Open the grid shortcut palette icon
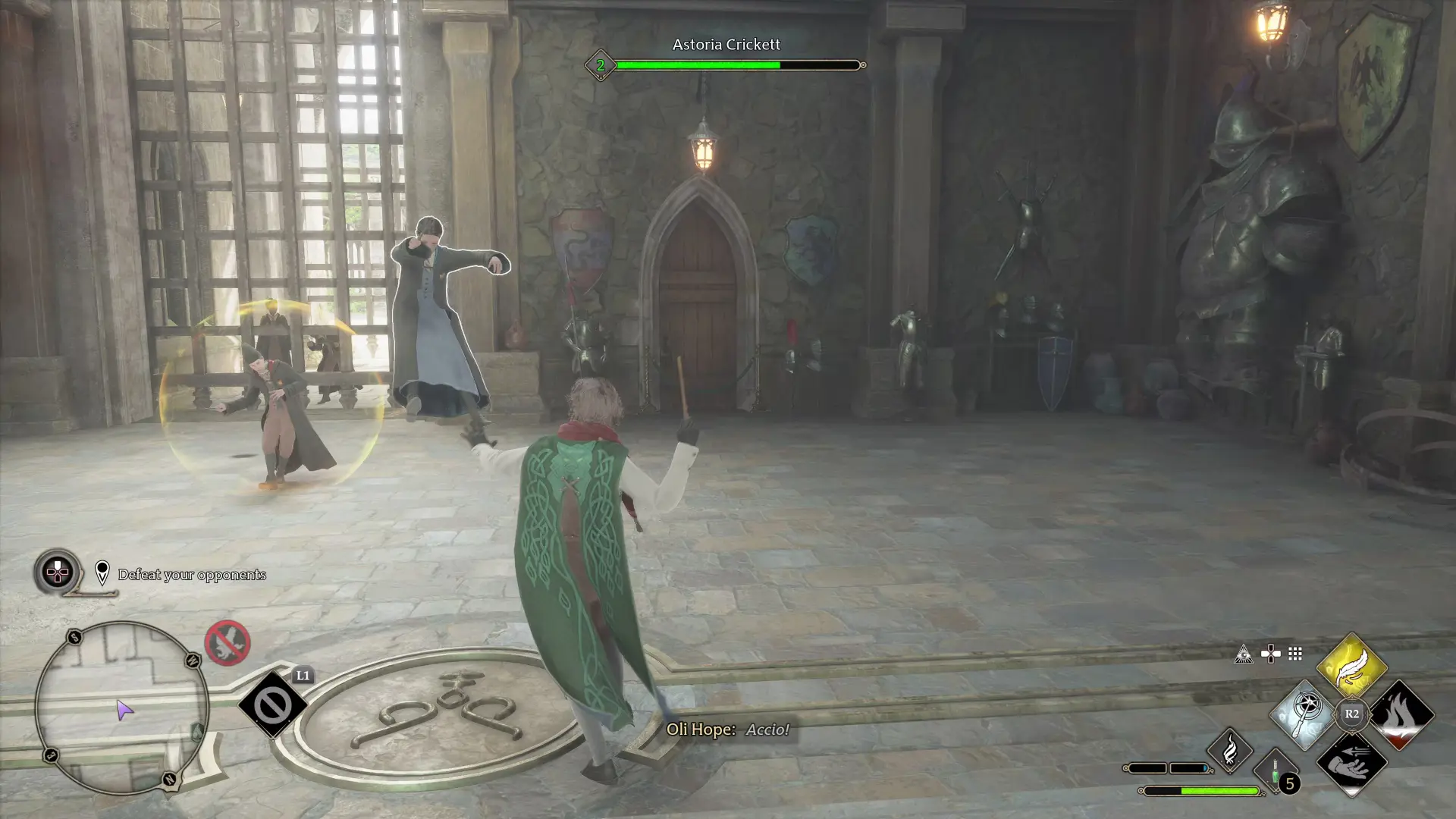Image resolution: width=1456 pixels, height=819 pixels. point(1294,654)
